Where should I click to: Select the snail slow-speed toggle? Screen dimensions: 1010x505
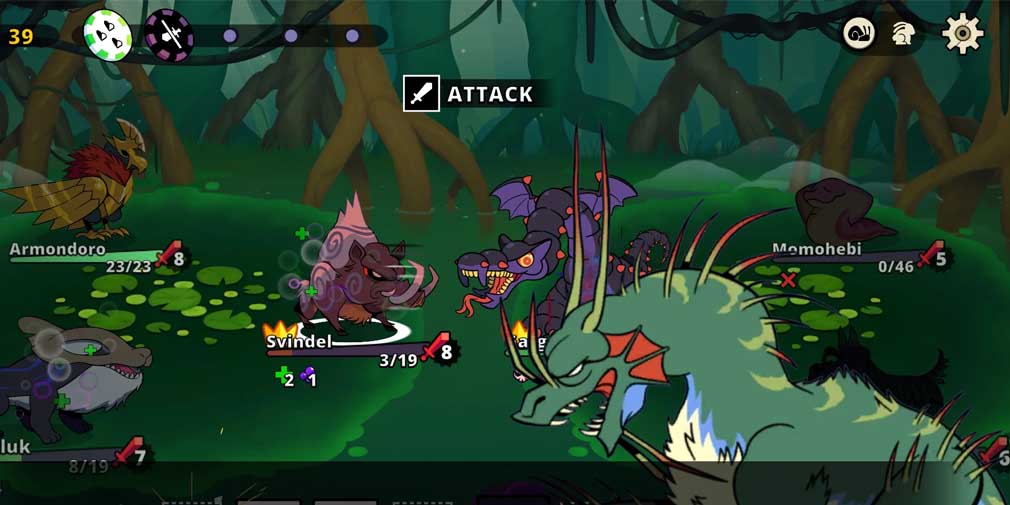coord(859,34)
